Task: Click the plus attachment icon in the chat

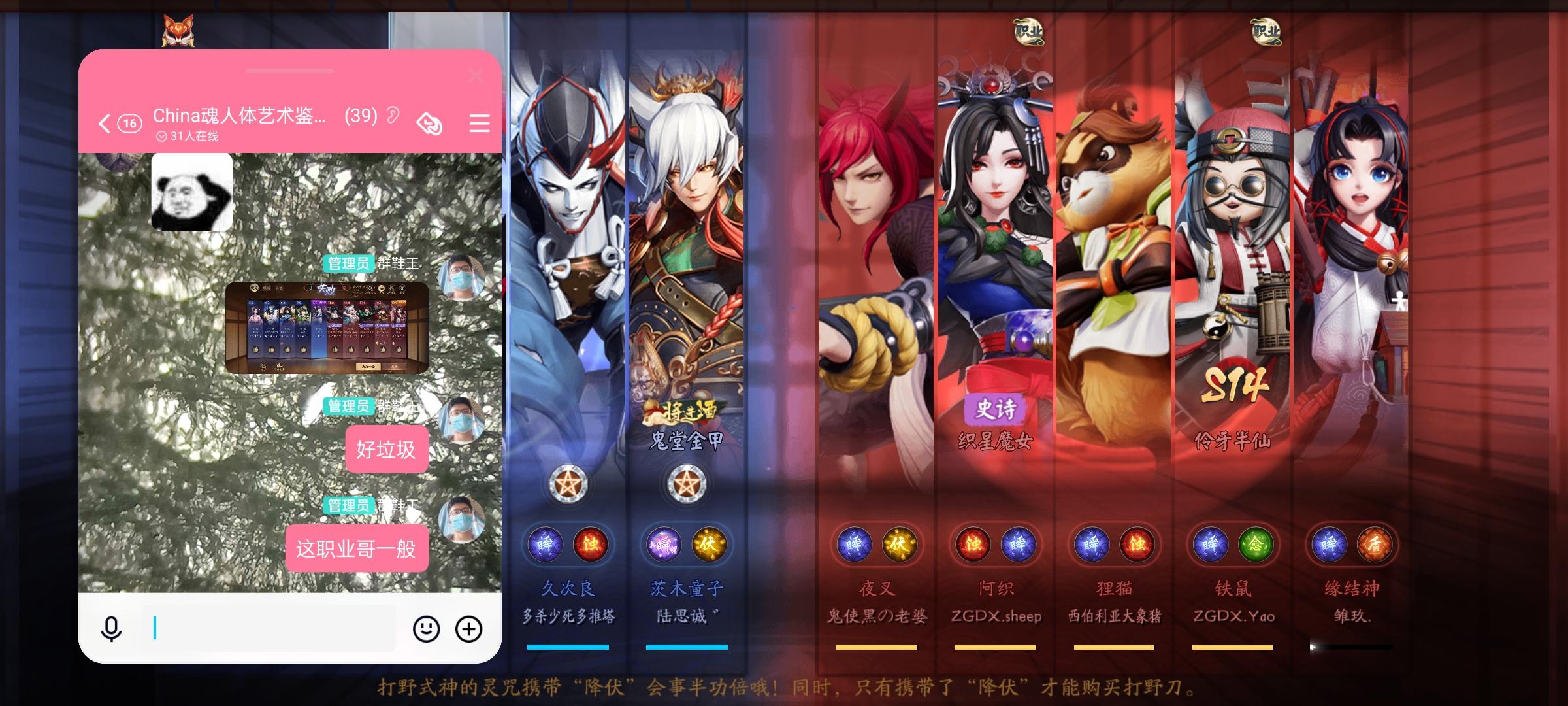Action: 468,628
